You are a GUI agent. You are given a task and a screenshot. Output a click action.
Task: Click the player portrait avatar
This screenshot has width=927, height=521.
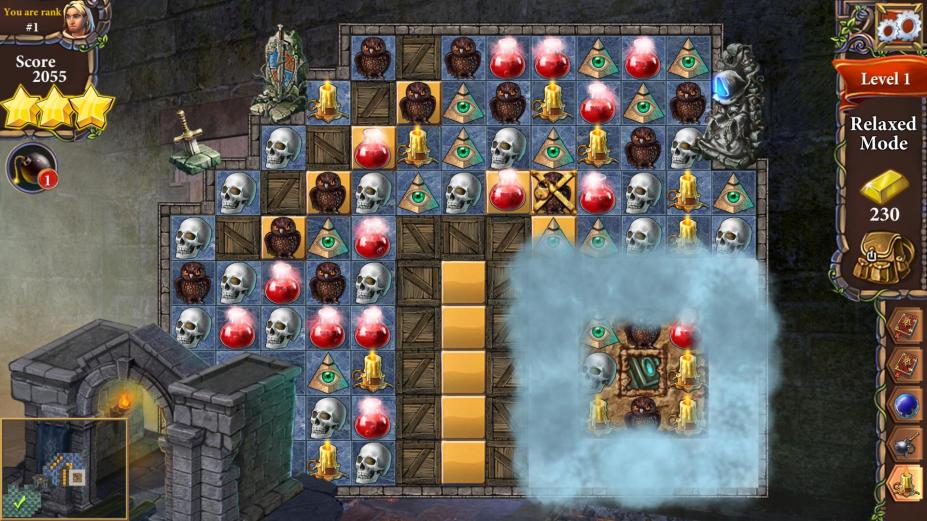(x=78, y=21)
